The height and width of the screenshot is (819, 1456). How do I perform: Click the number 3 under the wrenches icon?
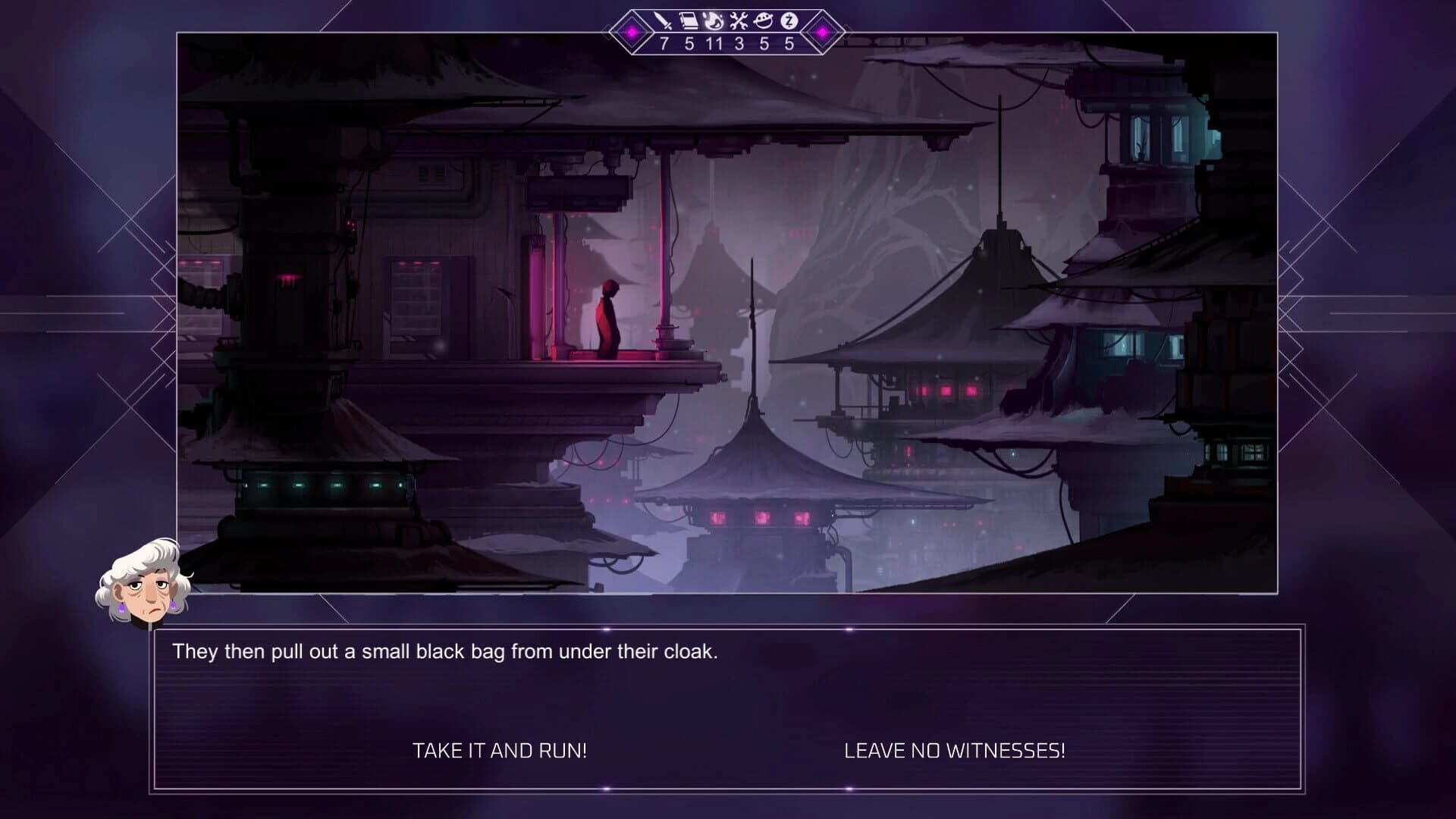click(x=739, y=43)
